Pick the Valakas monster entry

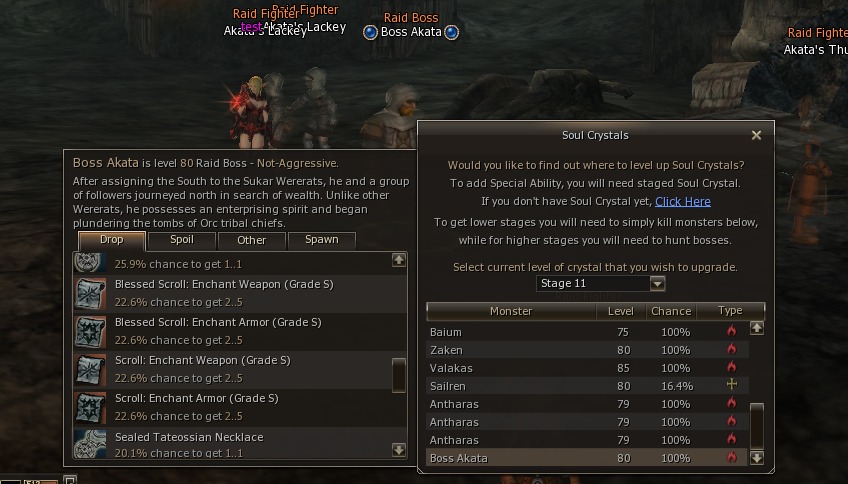click(586, 368)
